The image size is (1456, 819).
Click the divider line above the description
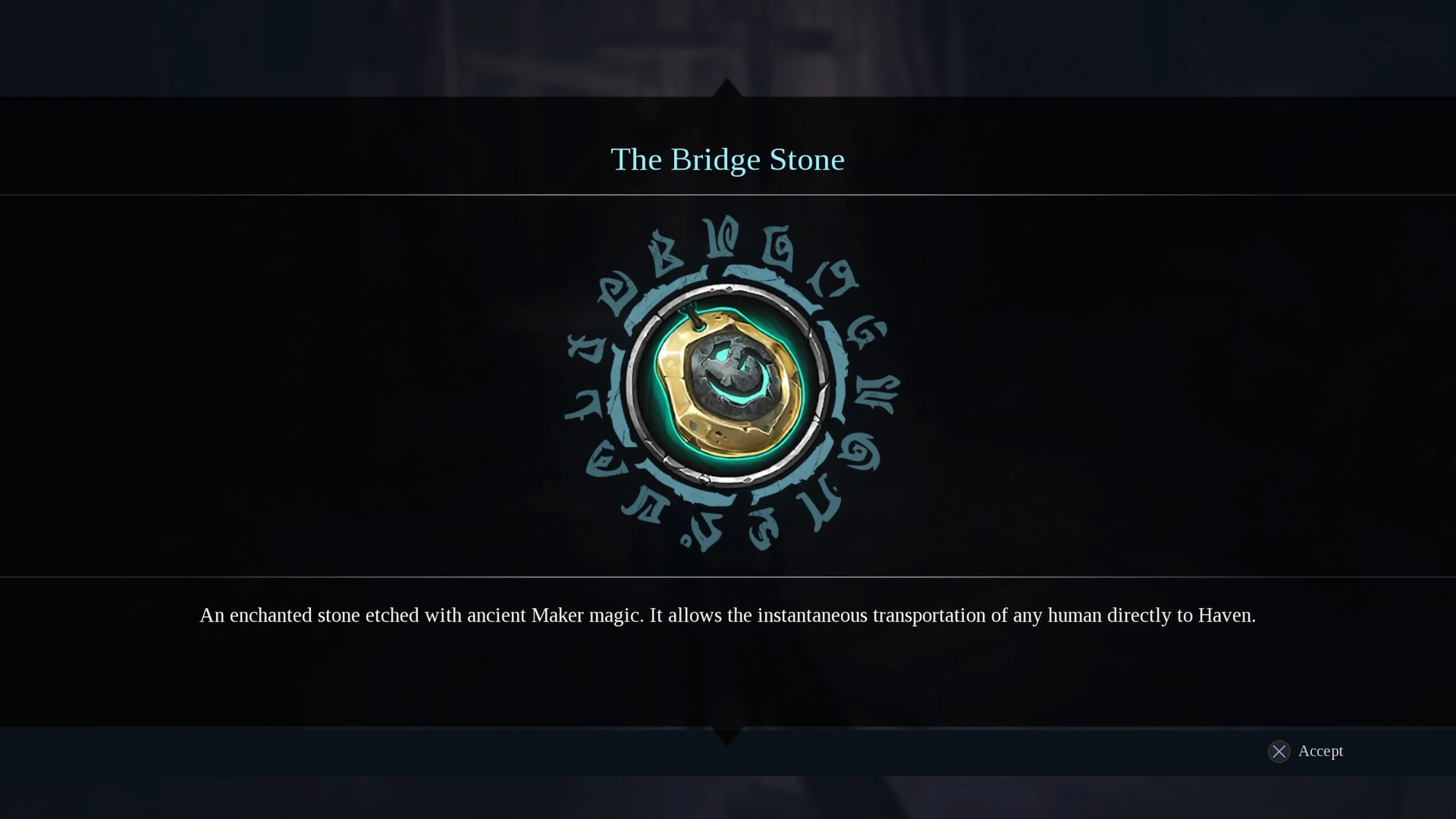[727, 575]
